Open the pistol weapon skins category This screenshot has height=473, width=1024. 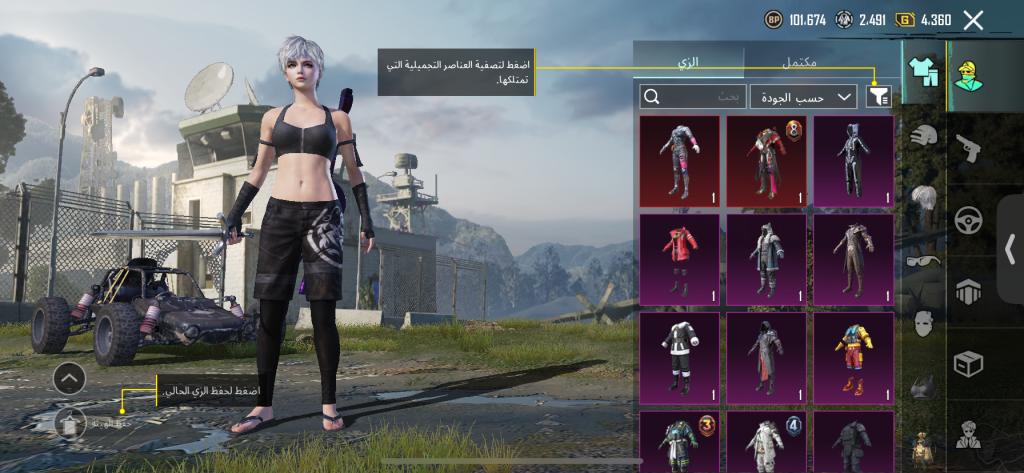(x=968, y=149)
